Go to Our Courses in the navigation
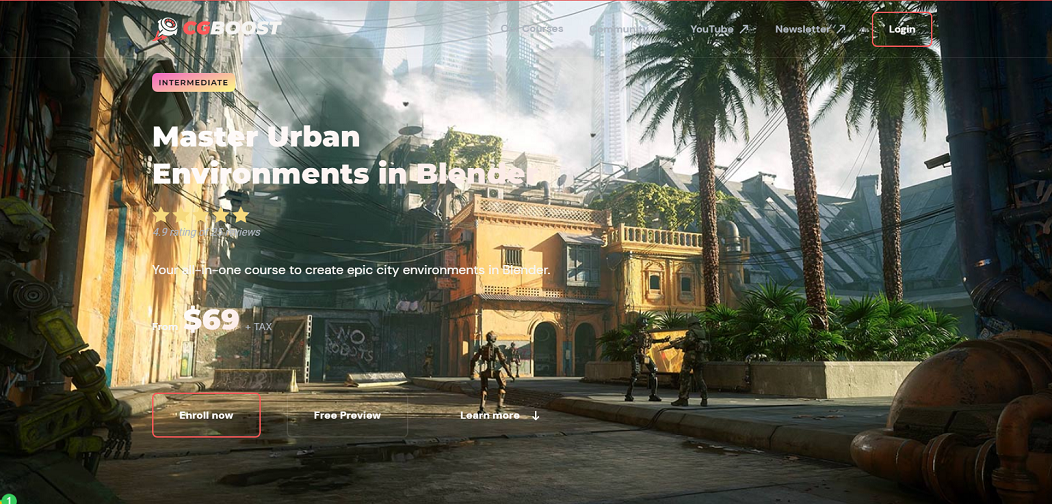The height and width of the screenshot is (504, 1052). point(532,29)
